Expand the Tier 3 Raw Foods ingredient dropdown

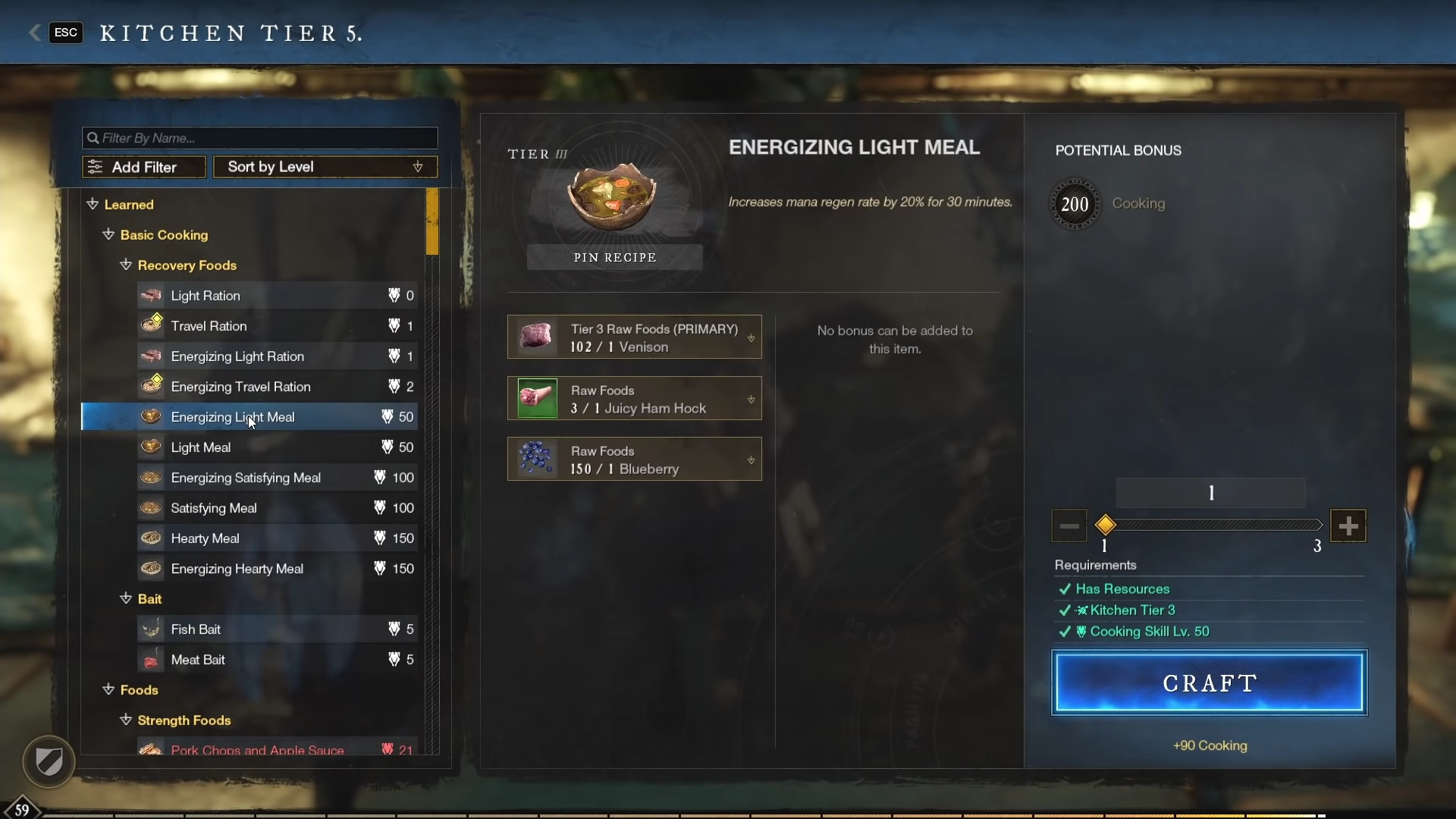point(749,337)
